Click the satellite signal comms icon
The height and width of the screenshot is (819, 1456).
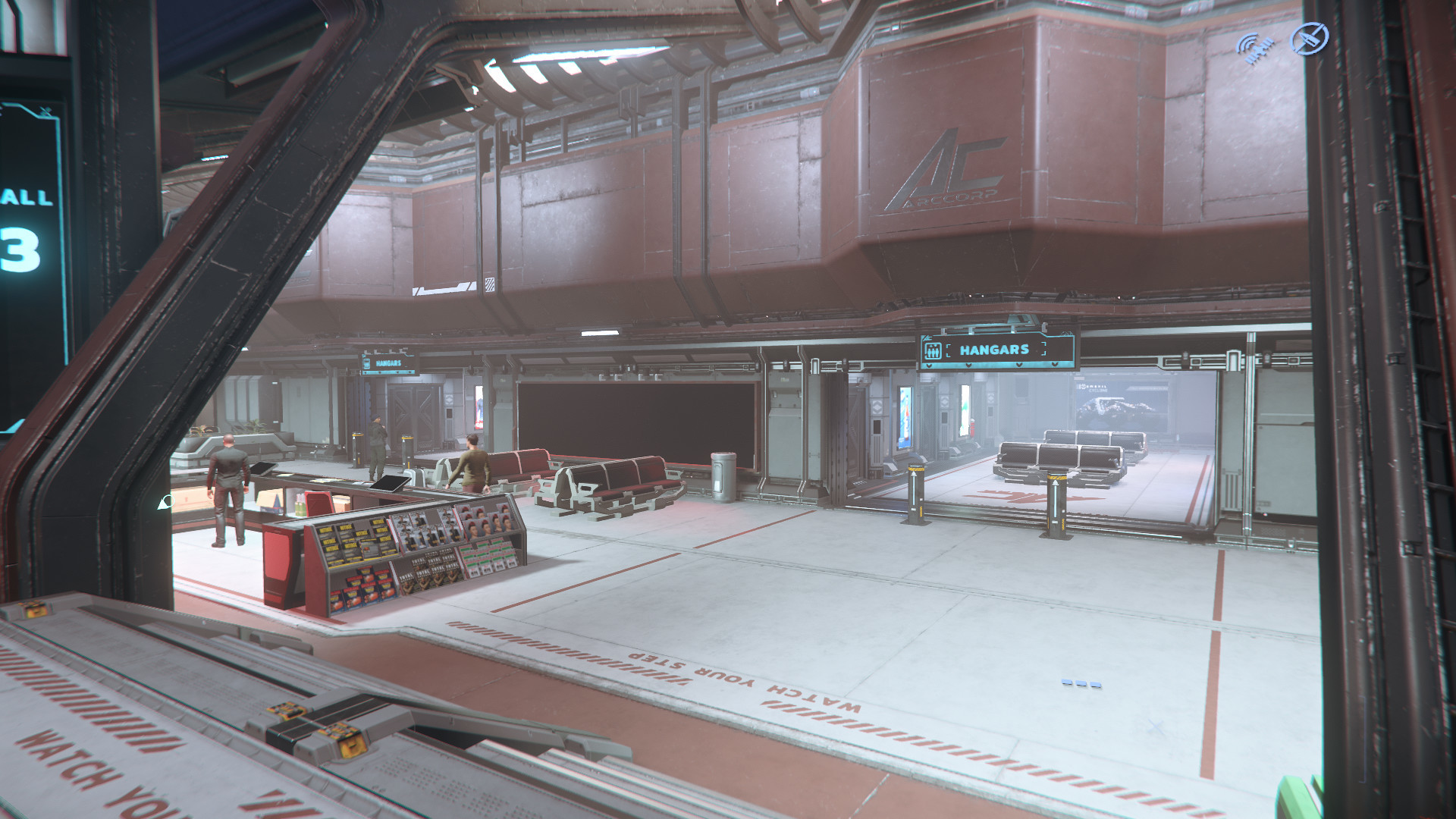coord(1255,47)
